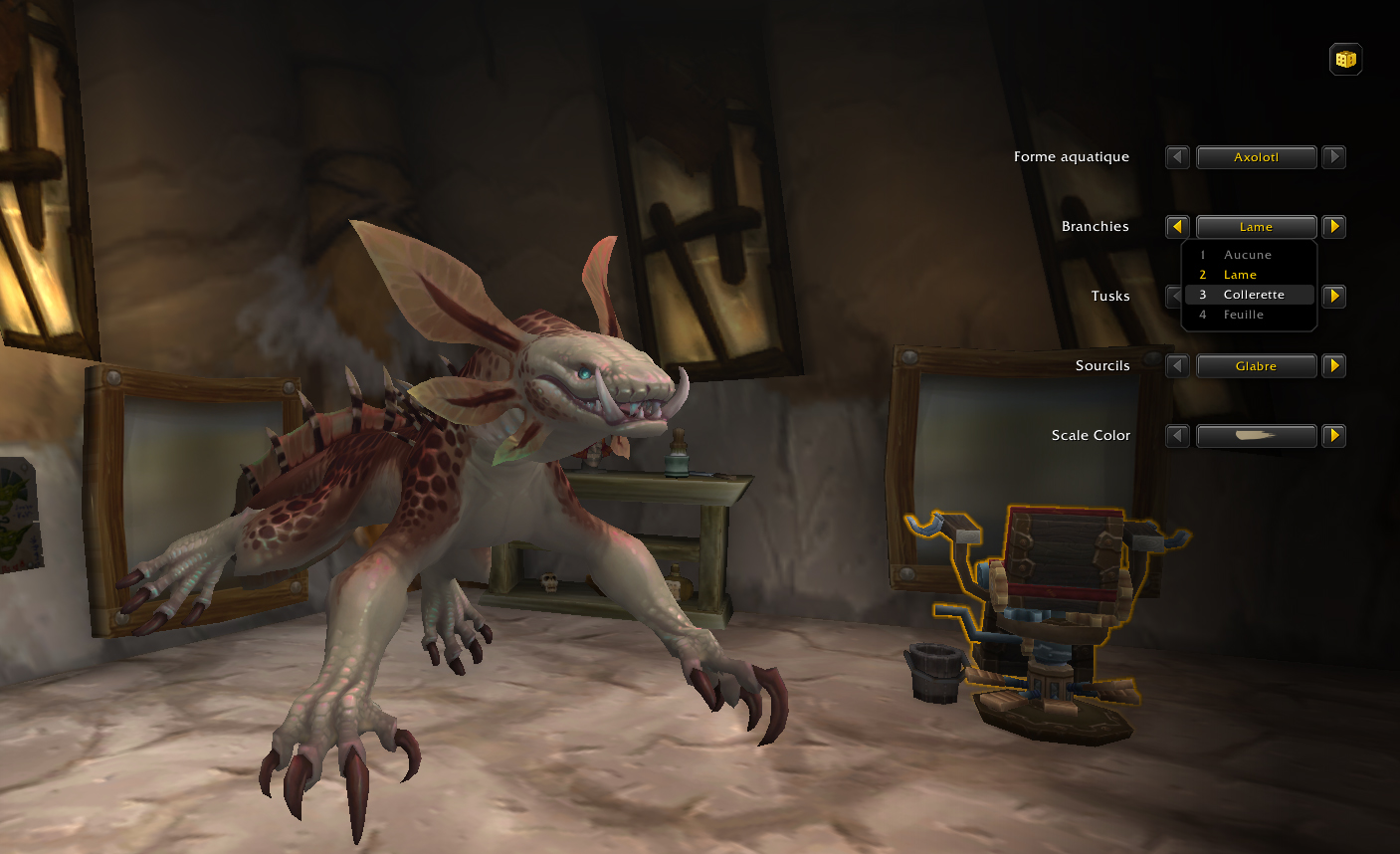
Task: Select next Forme aquatique option arrow
Action: (1334, 157)
